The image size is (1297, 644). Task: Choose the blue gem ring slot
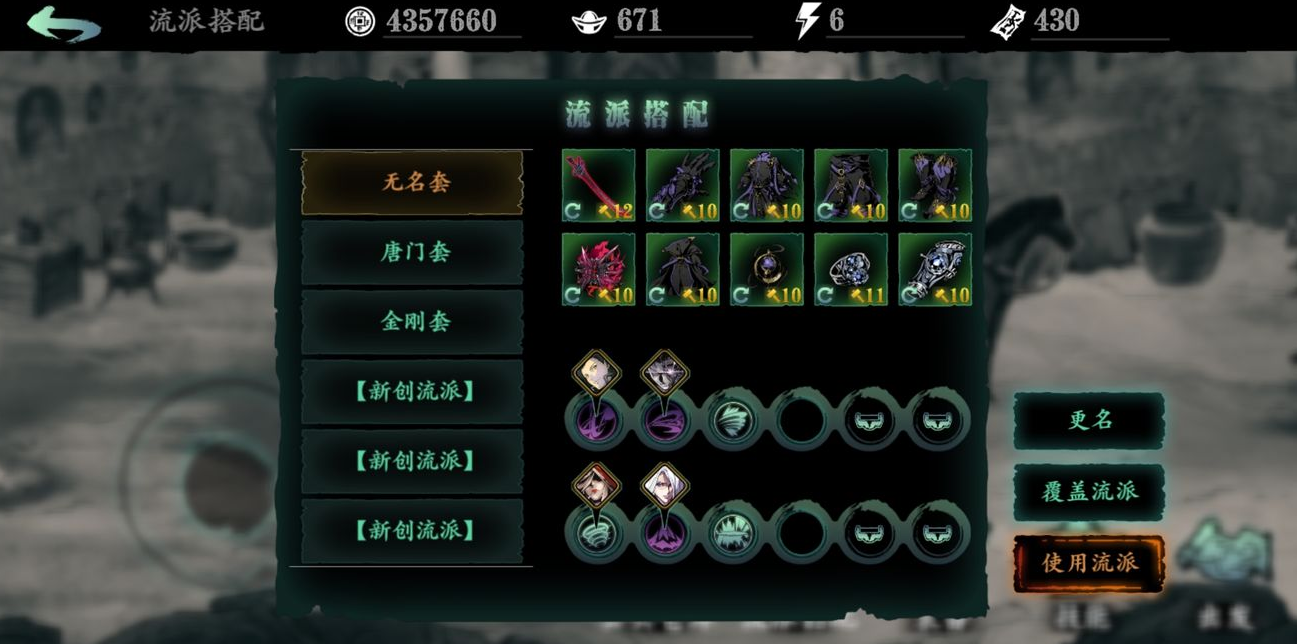tap(850, 269)
